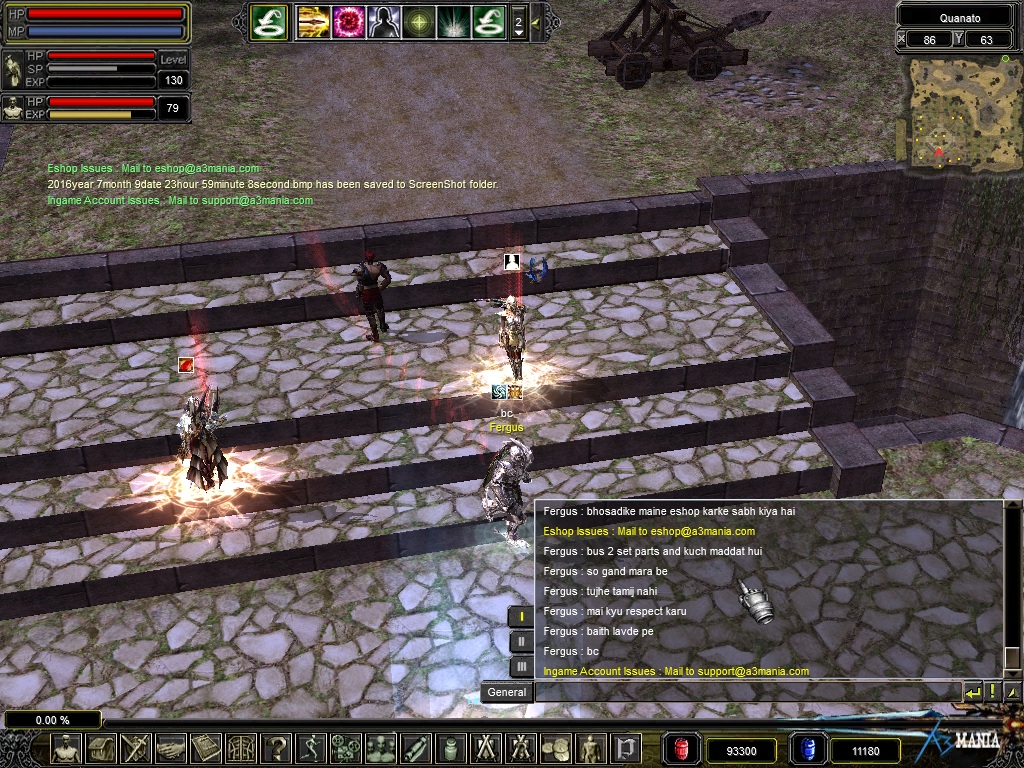Switch to chat tab III
Image resolution: width=1024 pixels, height=768 pixels.
[521, 666]
